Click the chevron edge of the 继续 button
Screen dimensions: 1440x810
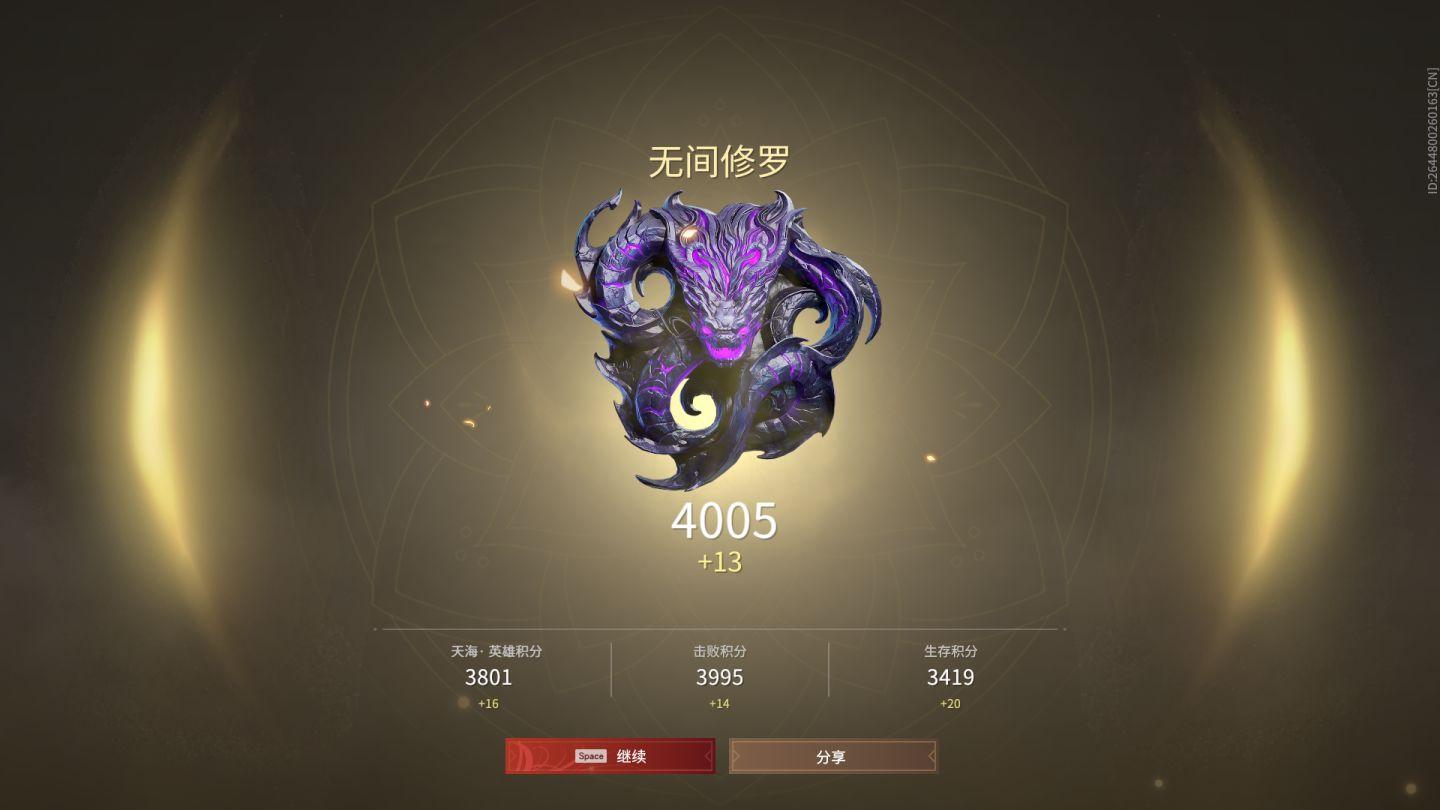(x=707, y=756)
